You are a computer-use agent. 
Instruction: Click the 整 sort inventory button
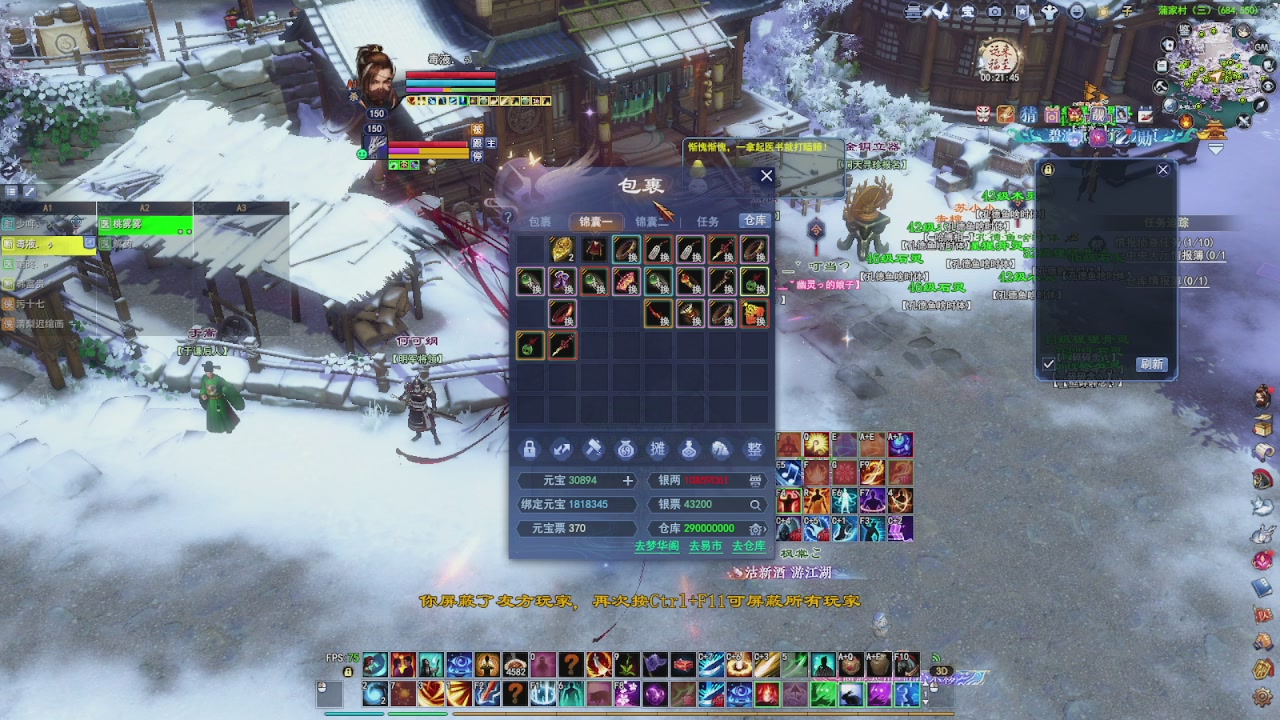pyautogui.click(x=754, y=450)
